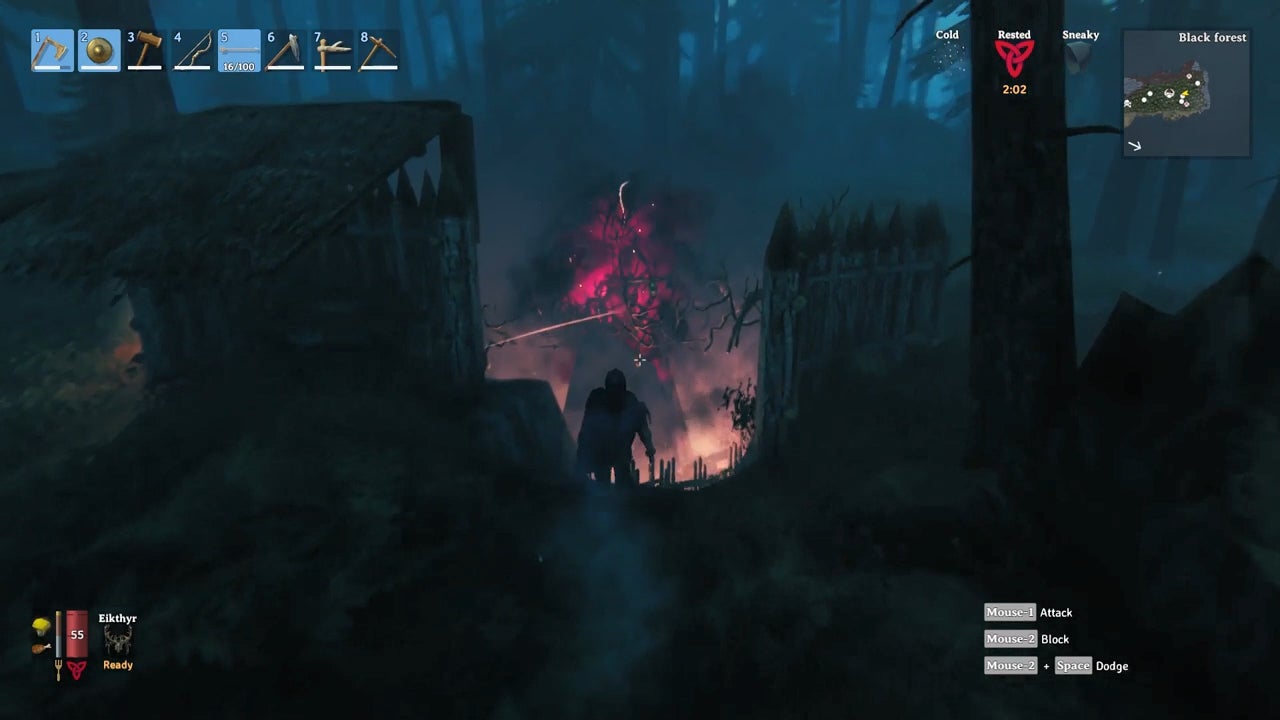Image resolution: width=1280 pixels, height=720 pixels.
Task: Click the Space key hint for Dodge
Action: (x=1073, y=665)
